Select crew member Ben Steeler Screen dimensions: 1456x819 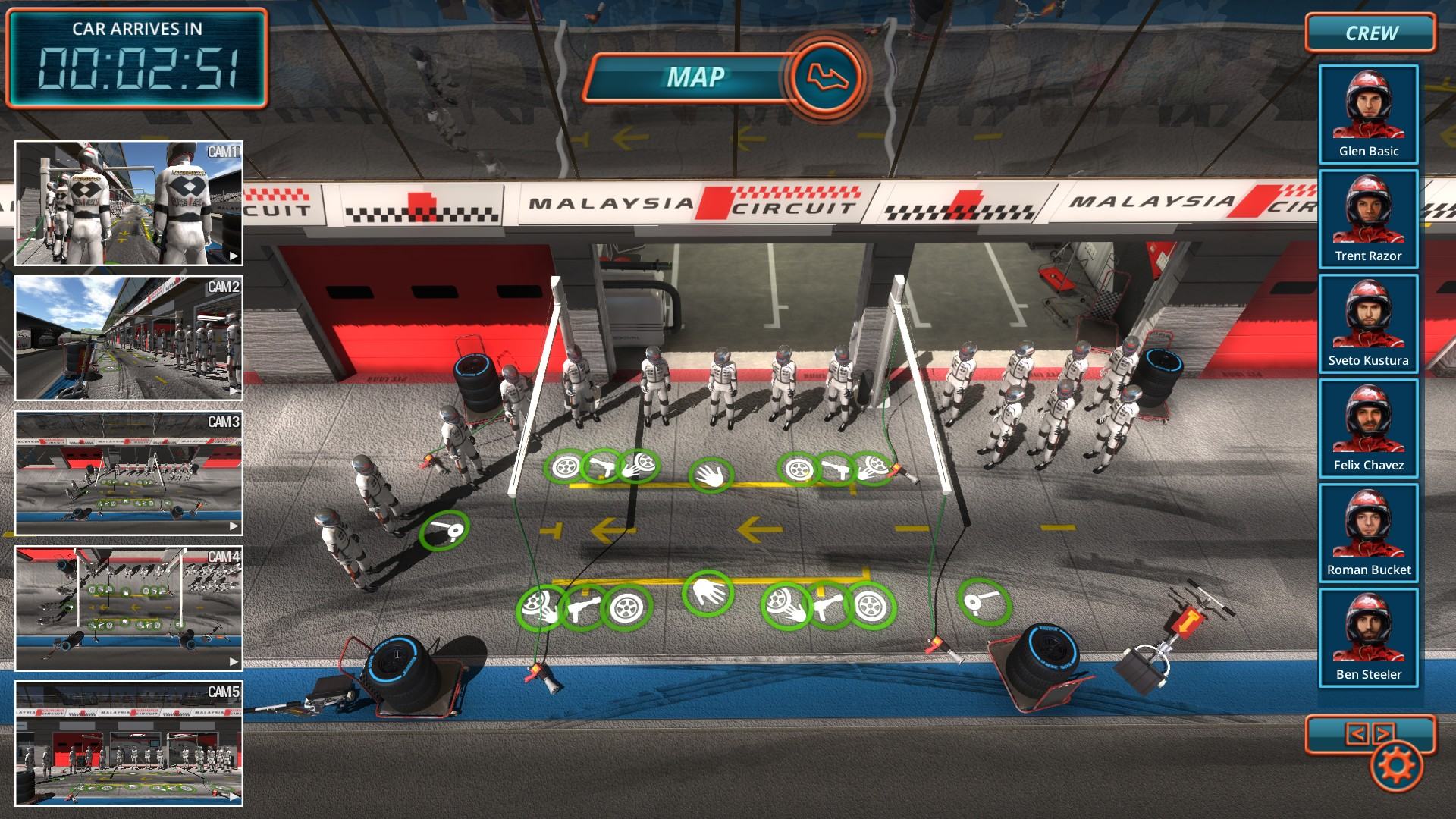click(x=1368, y=637)
